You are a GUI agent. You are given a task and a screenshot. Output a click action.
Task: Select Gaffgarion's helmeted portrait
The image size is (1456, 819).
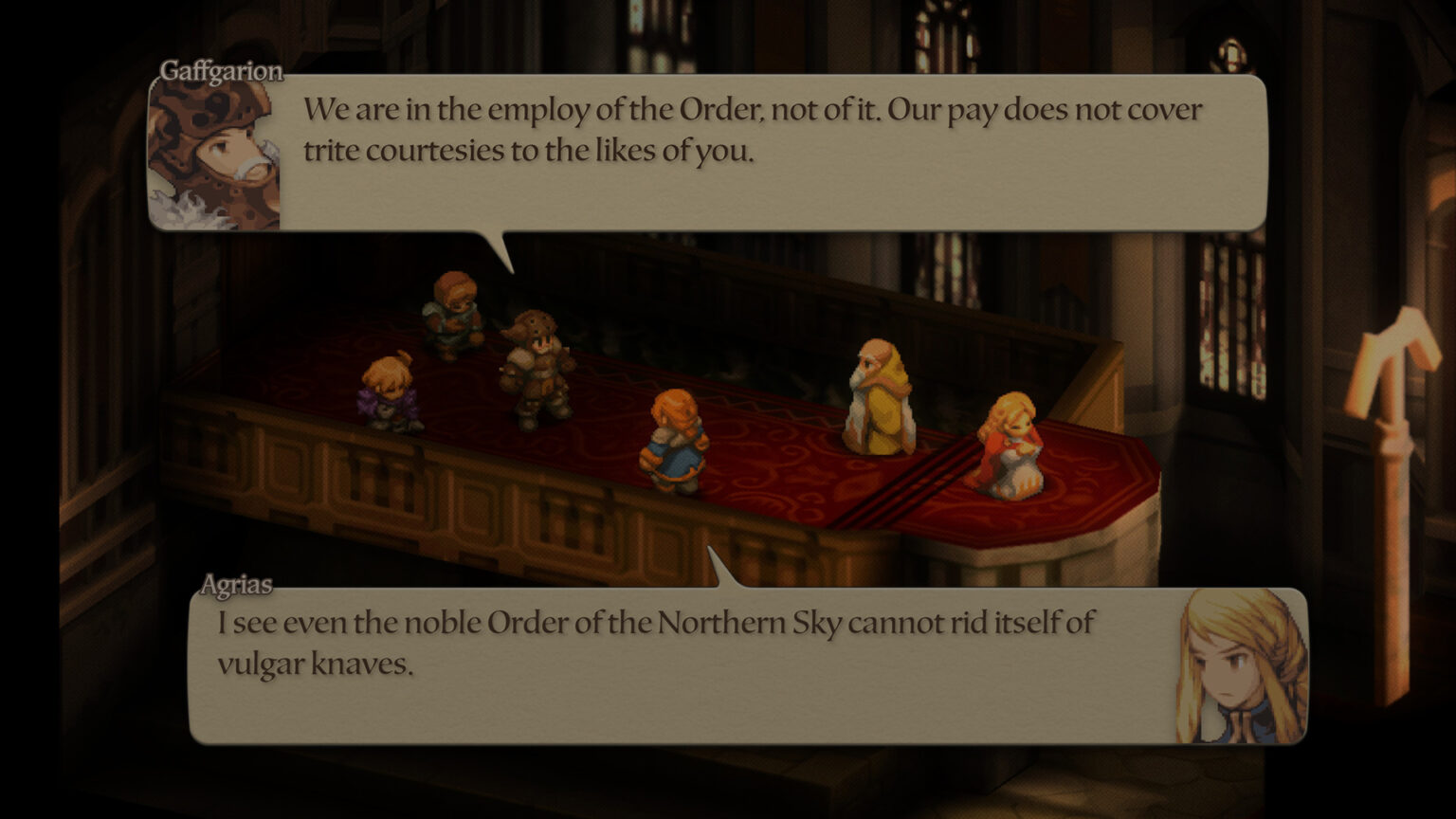click(215, 155)
